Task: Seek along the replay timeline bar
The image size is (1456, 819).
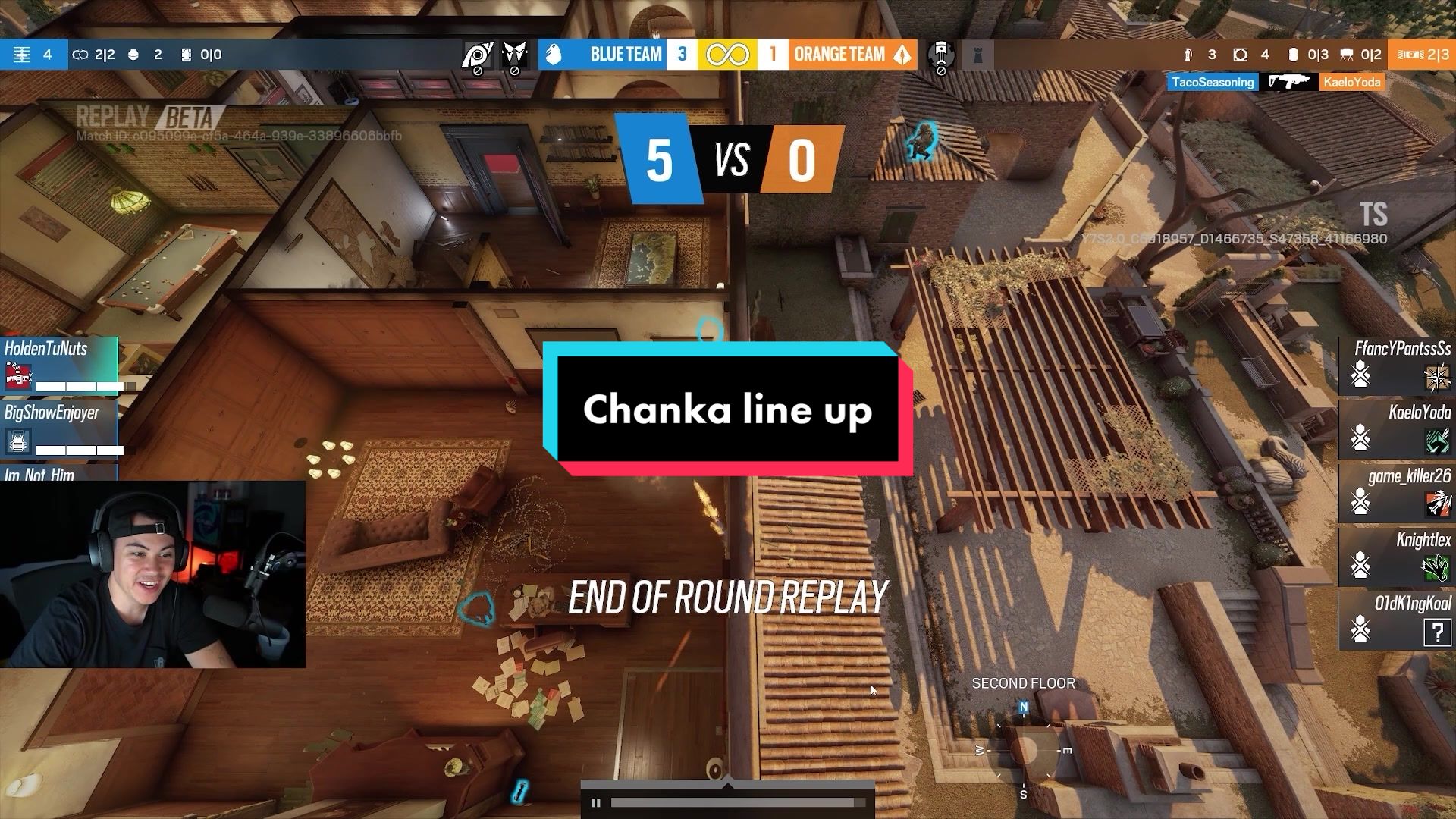Action: [732, 802]
